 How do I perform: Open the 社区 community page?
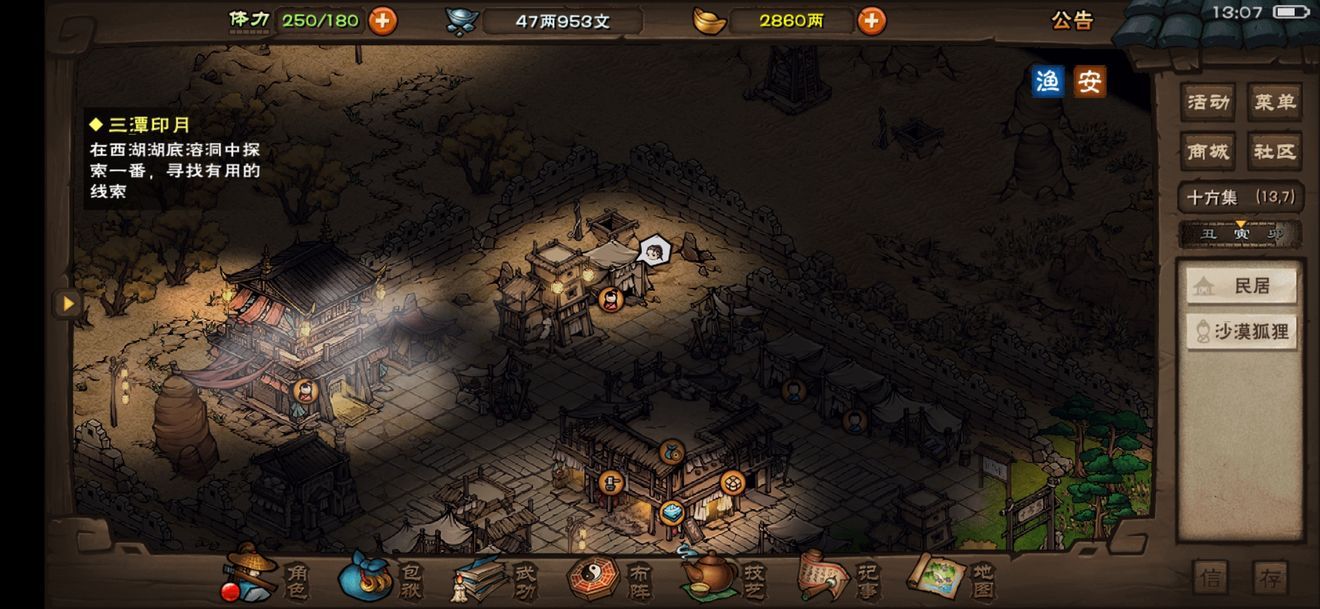(x=1274, y=152)
